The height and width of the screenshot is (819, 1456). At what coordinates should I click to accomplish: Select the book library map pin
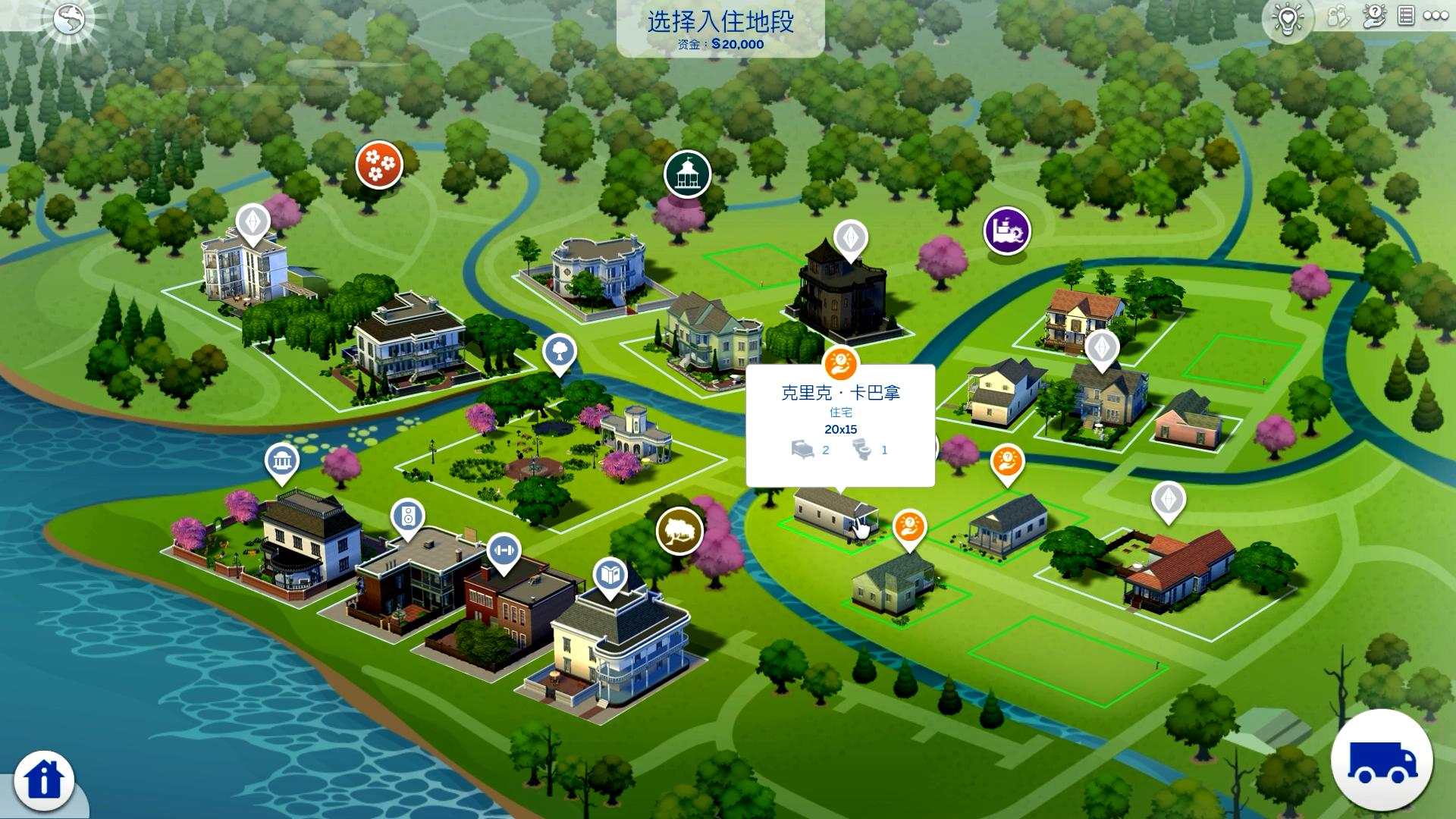coord(610,576)
